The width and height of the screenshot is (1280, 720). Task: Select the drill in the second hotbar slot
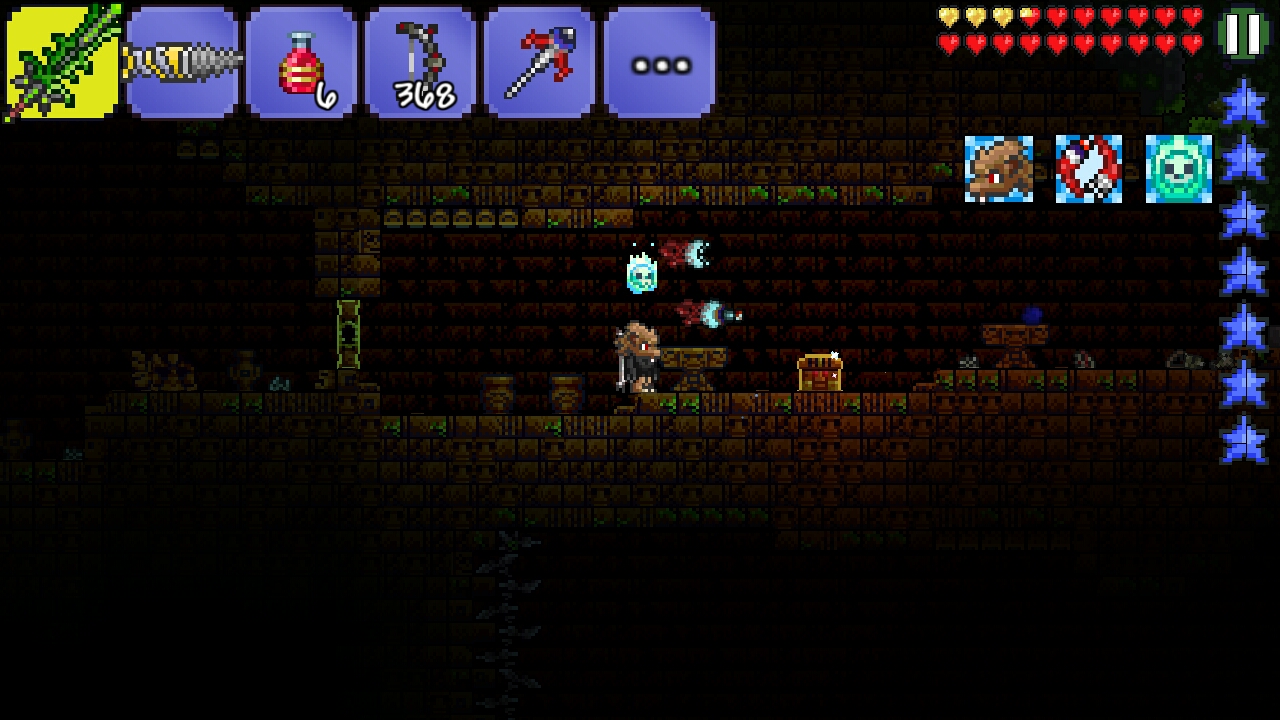182,62
